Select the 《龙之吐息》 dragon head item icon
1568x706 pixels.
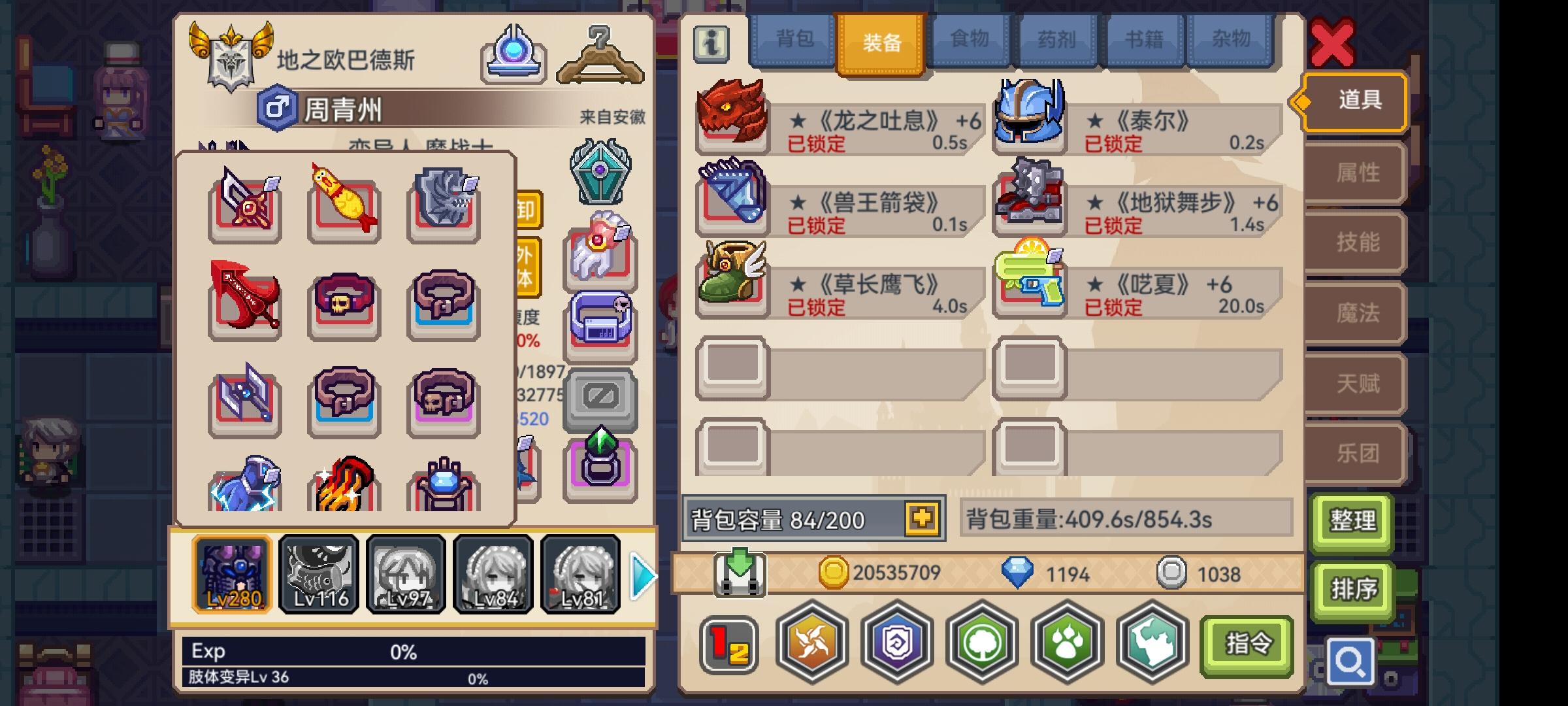(732, 114)
